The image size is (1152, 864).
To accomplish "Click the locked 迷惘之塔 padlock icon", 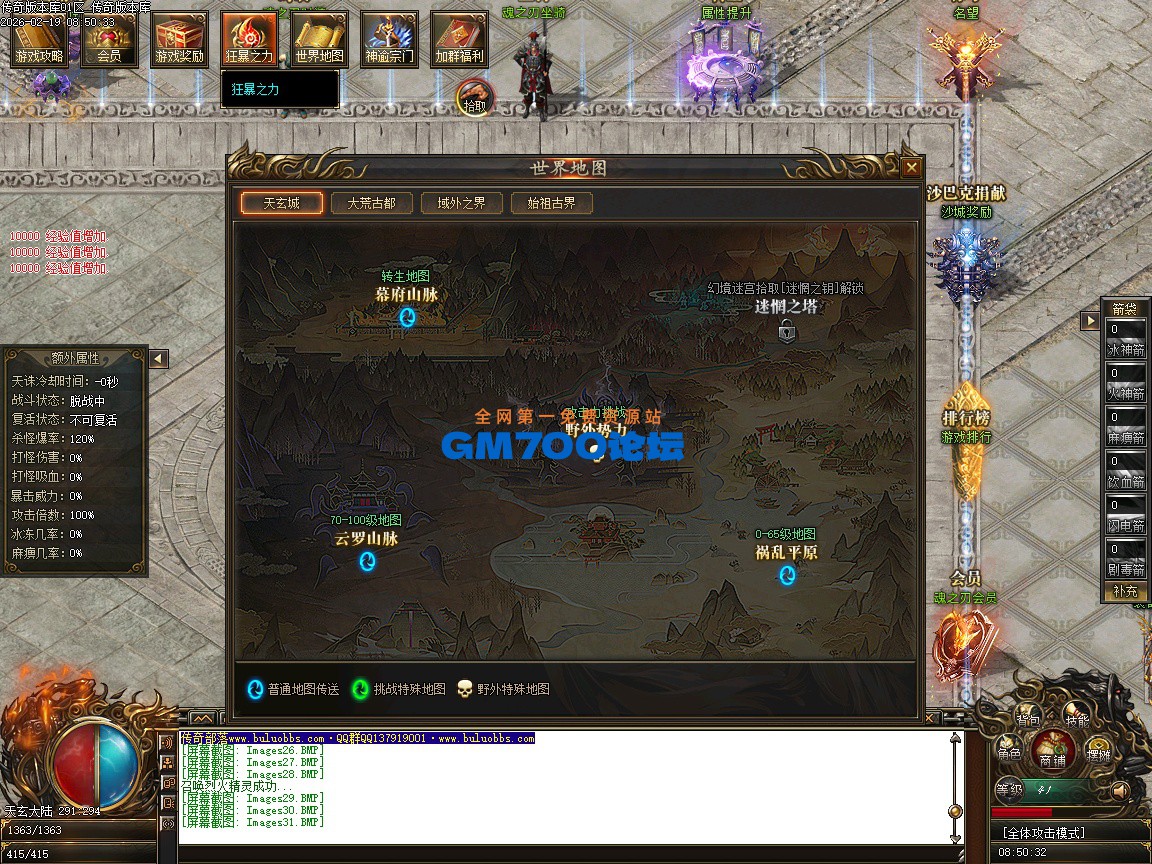I will coord(787,330).
